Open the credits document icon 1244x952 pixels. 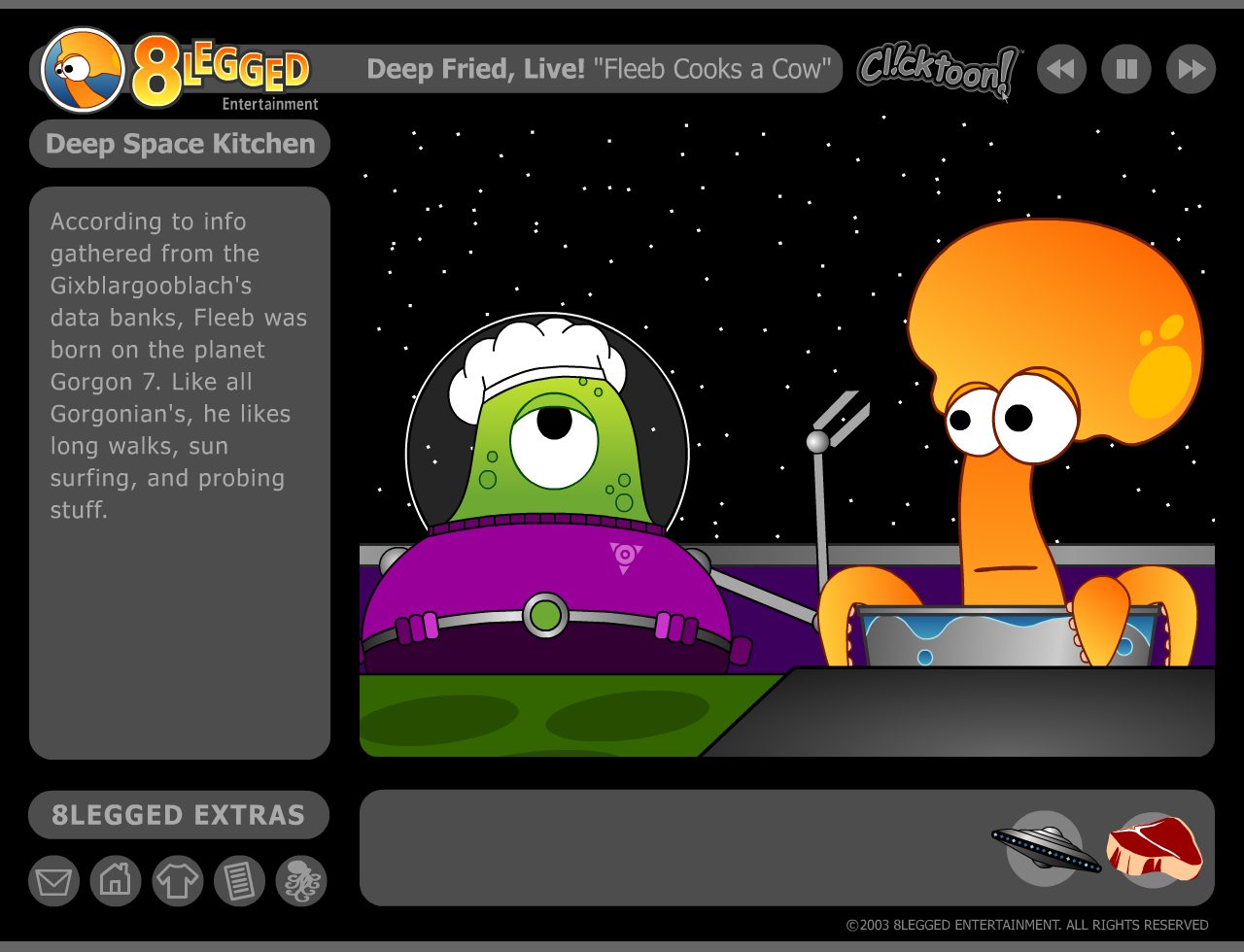(240, 880)
